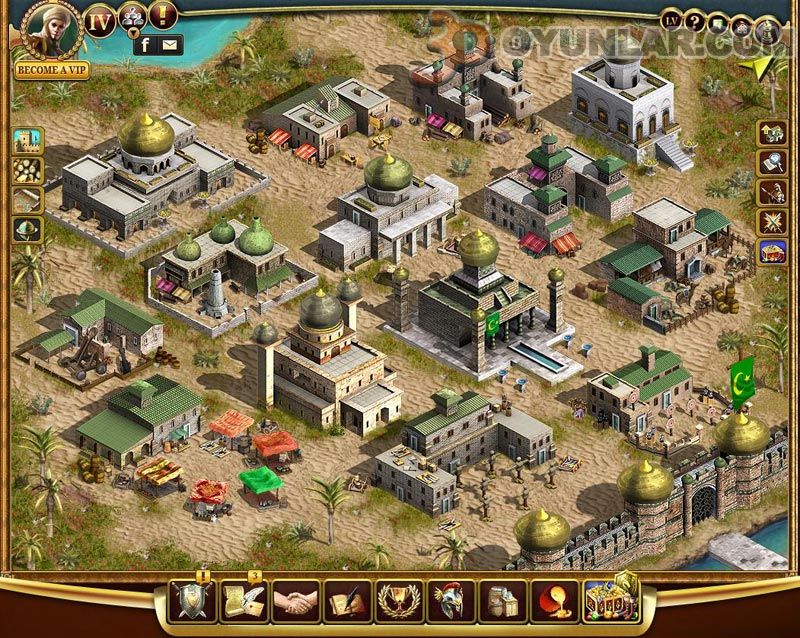Select the castle tower icon
Screen dimensions: 800x638
27,140
